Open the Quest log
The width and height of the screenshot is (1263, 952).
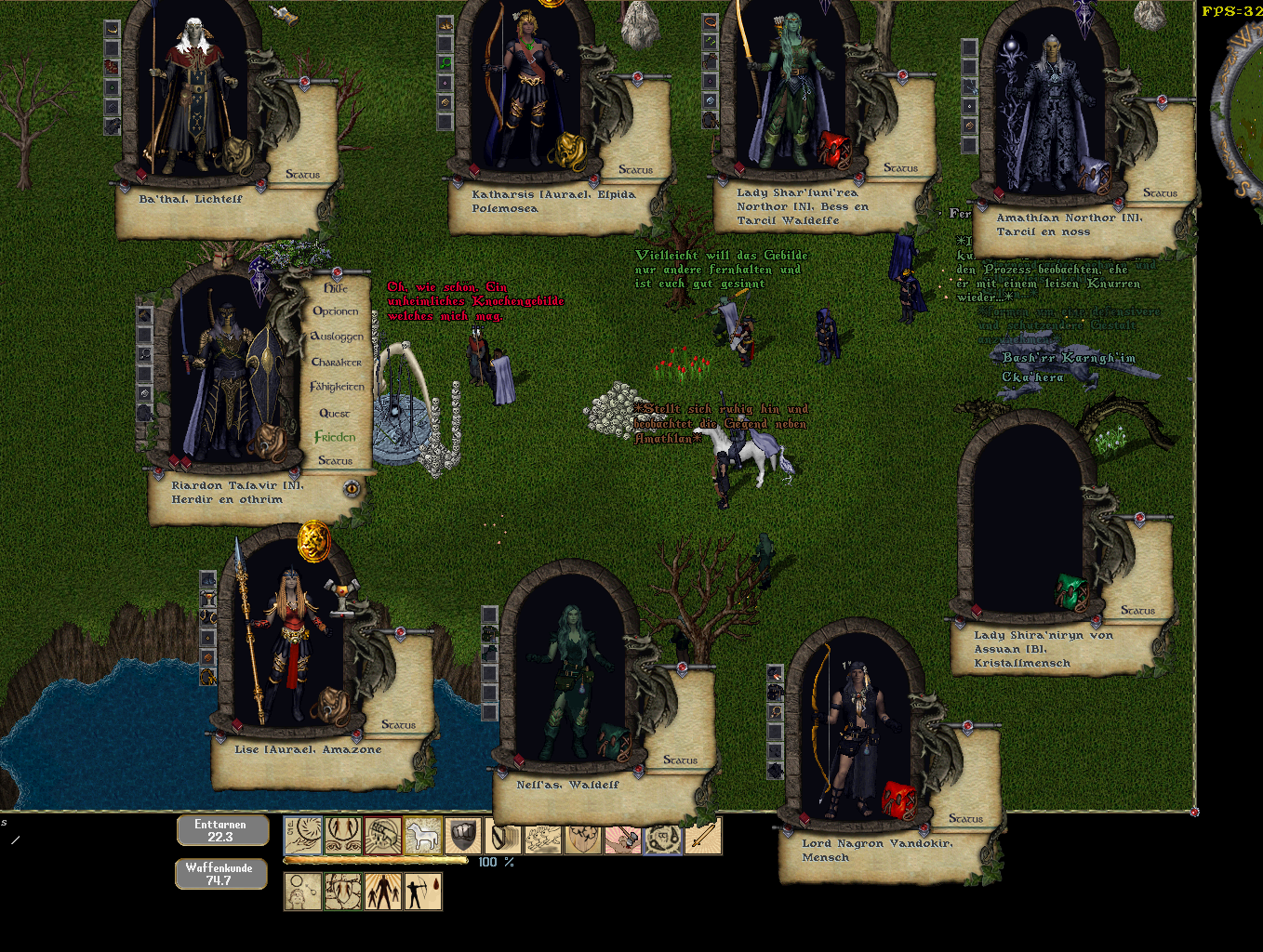point(335,413)
